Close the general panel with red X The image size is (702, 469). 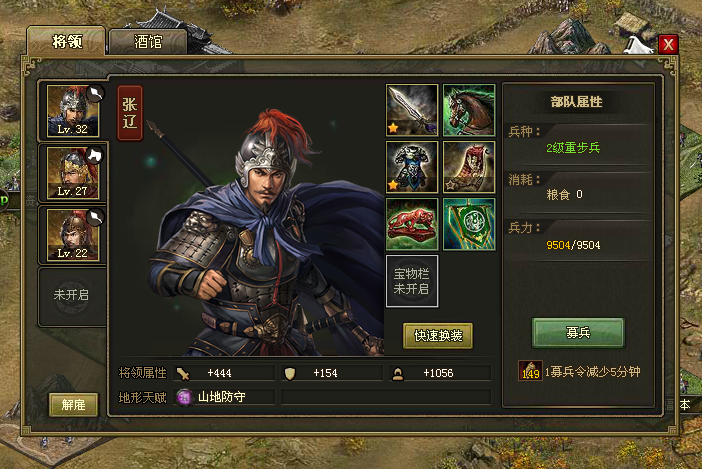pyautogui.click(x=668, y=44)
